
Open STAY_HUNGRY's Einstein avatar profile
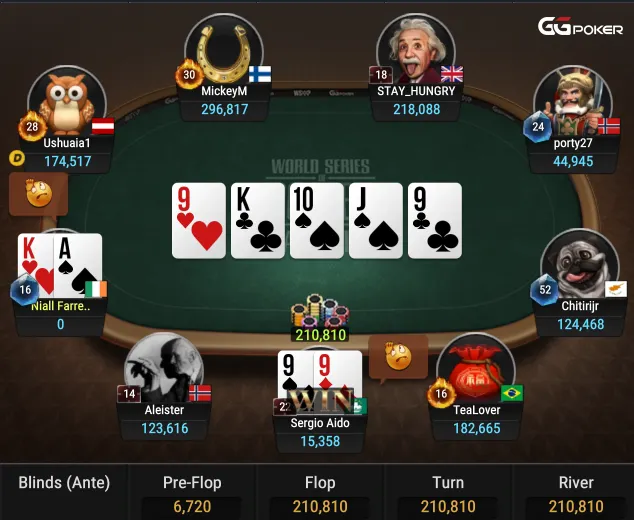click(x=416, y=52)
